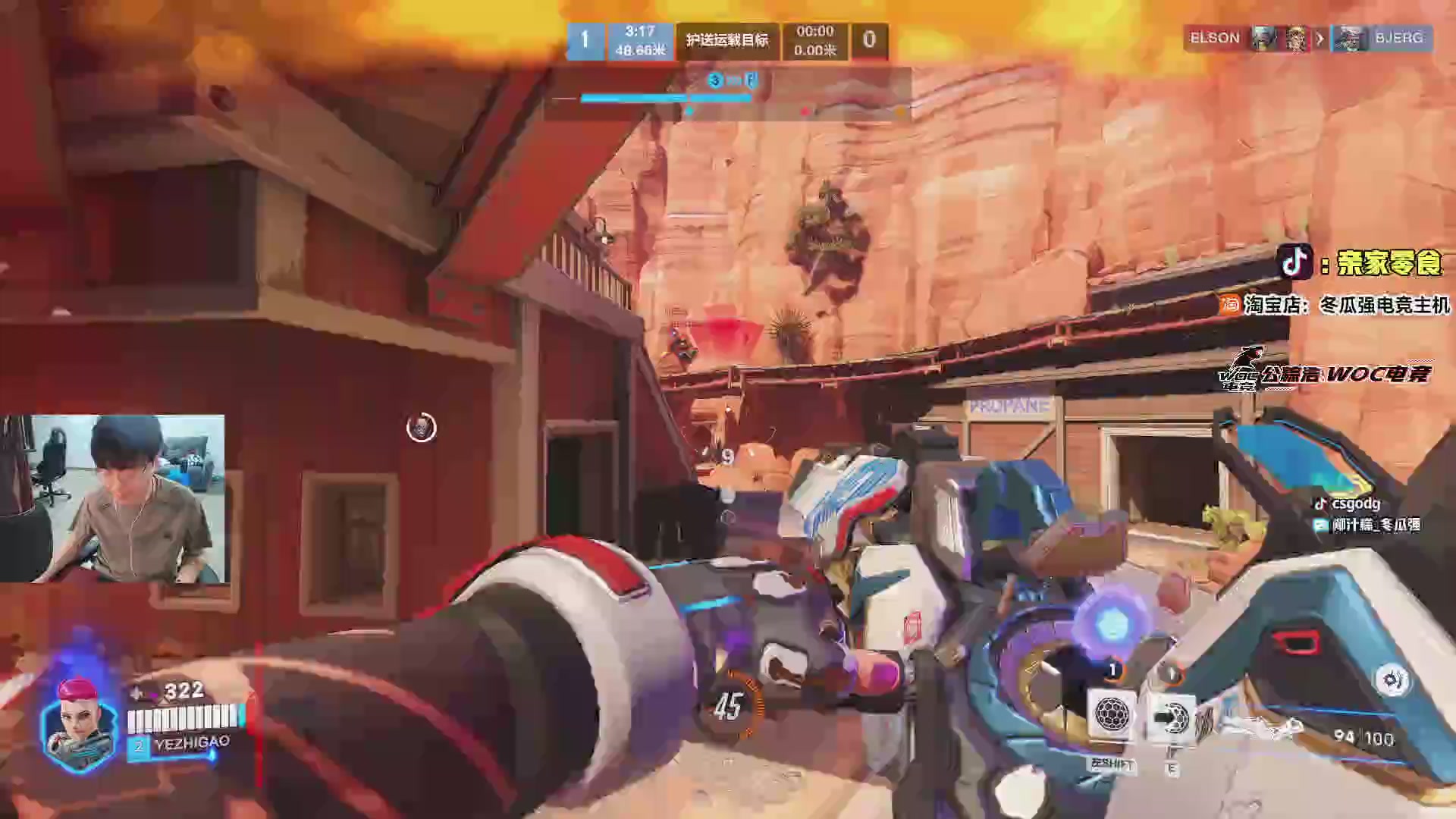Click the 护送运载目标 objective banner

pos(726,40)
